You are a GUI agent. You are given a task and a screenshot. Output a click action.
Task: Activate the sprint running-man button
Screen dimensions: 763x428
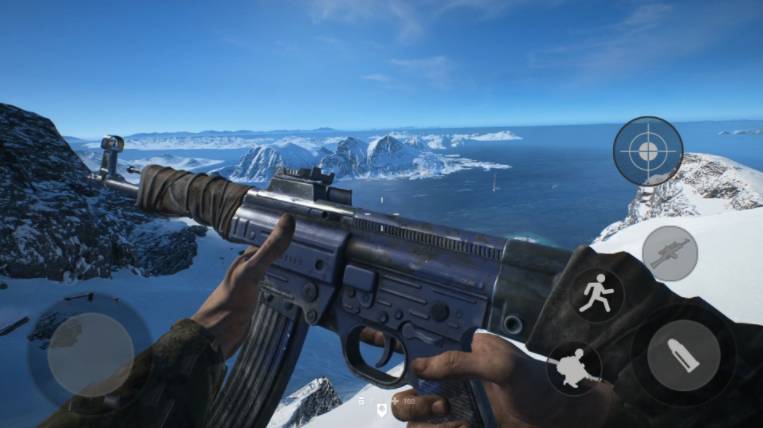[x=597, y=295]
